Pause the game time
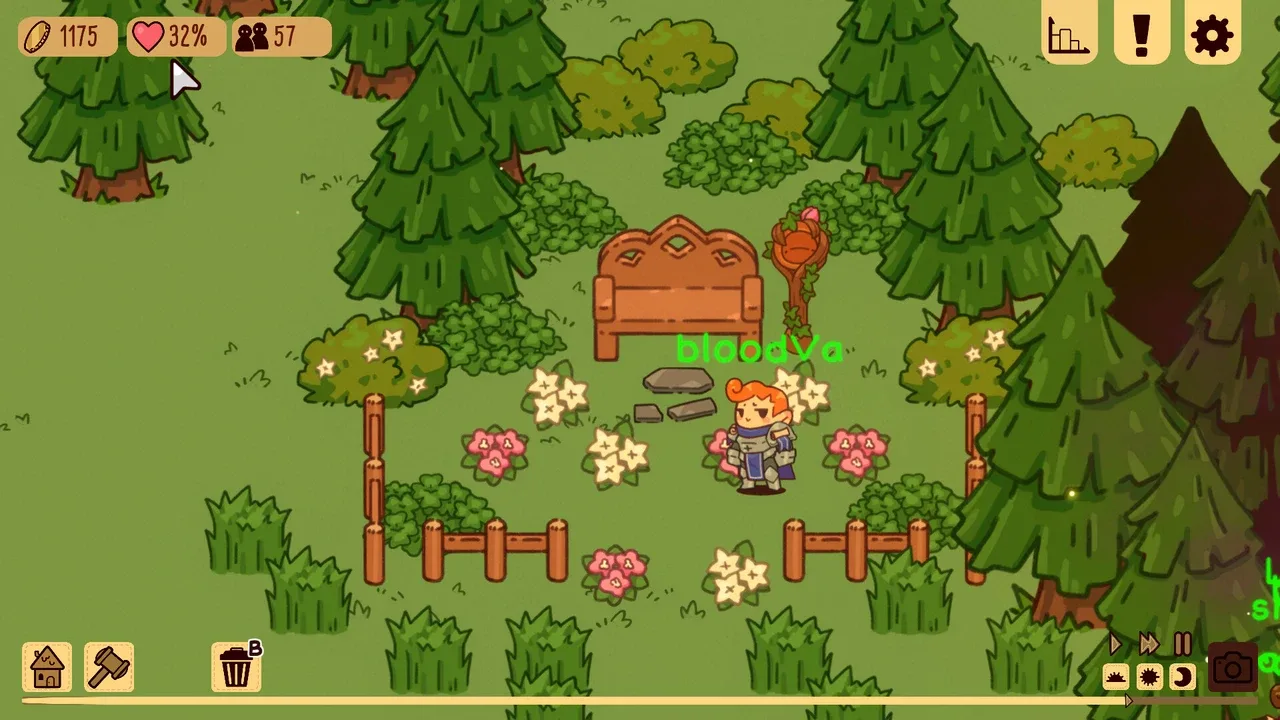 click(1183, 644)
